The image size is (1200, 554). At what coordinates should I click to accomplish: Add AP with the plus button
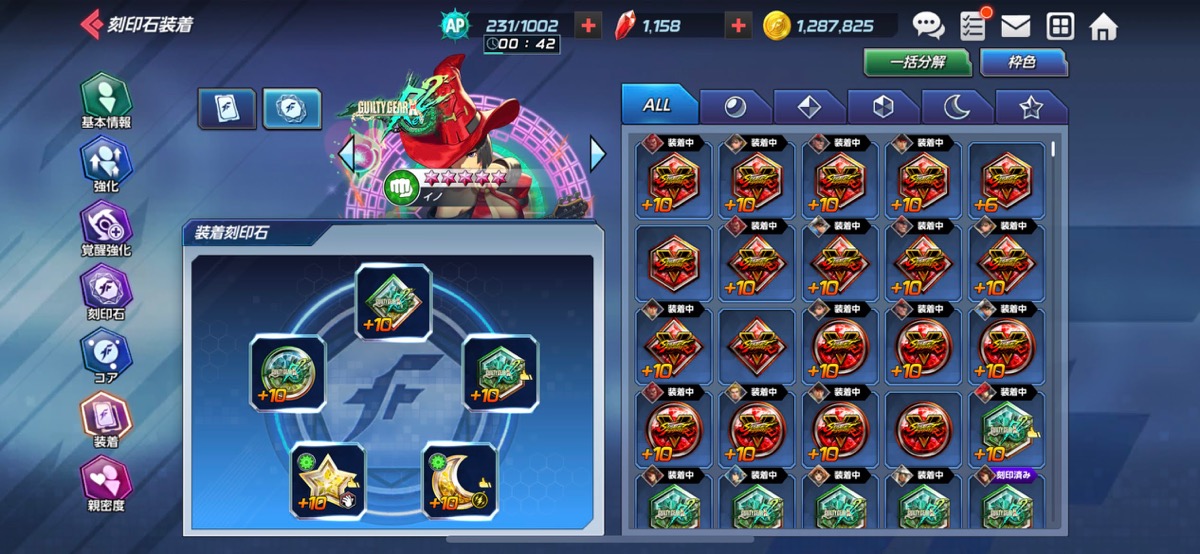(x=589, y=26)
